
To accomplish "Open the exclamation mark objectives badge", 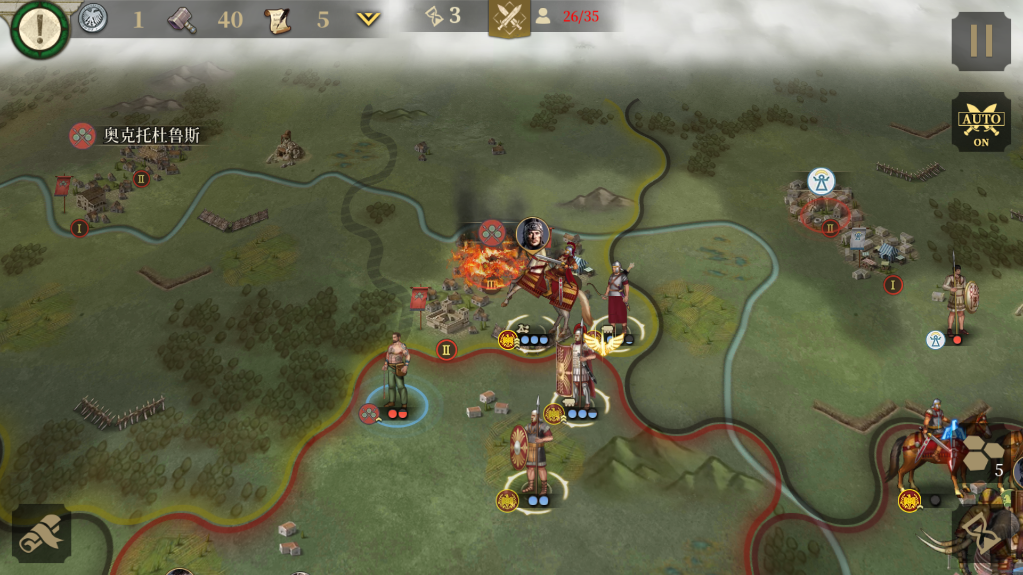I will pos(40,29).
